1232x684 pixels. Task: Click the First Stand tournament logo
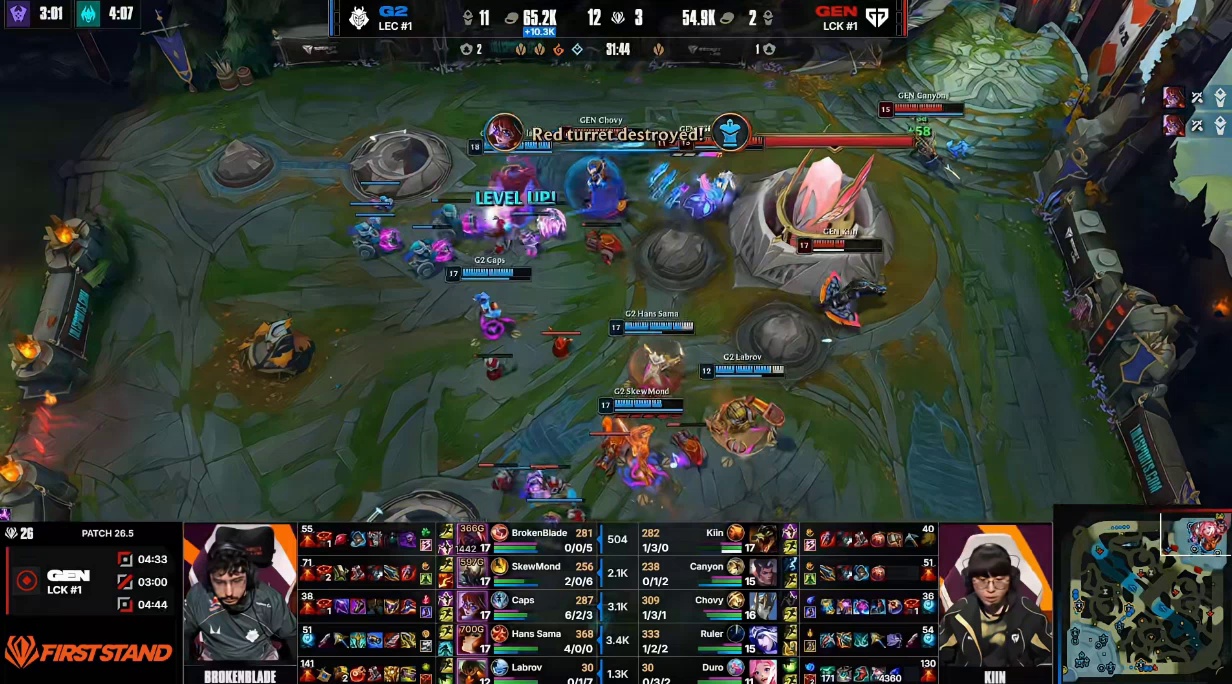[88, 652]
